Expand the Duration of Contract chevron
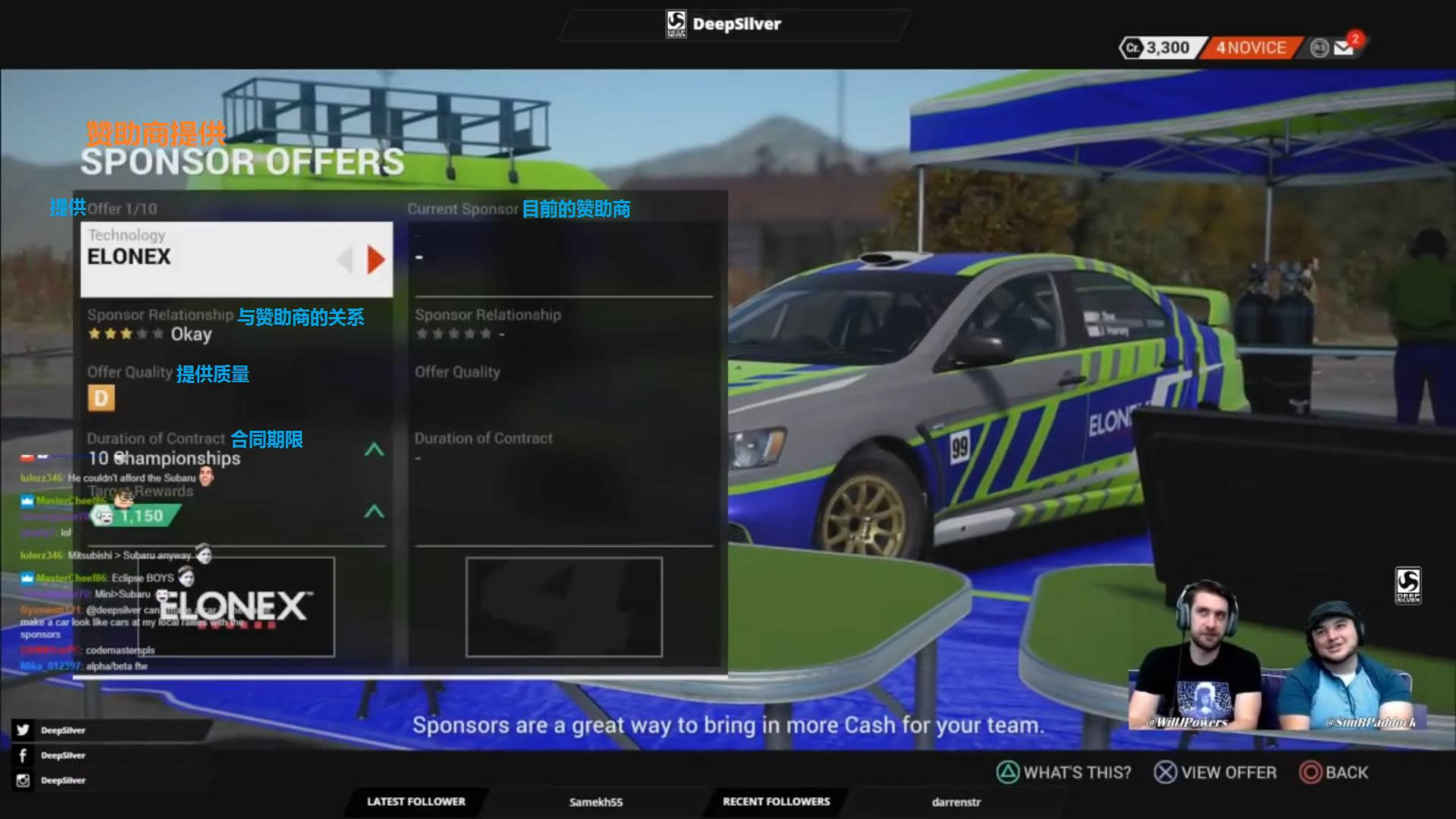The image size is (1456, 819). point(374,450)
